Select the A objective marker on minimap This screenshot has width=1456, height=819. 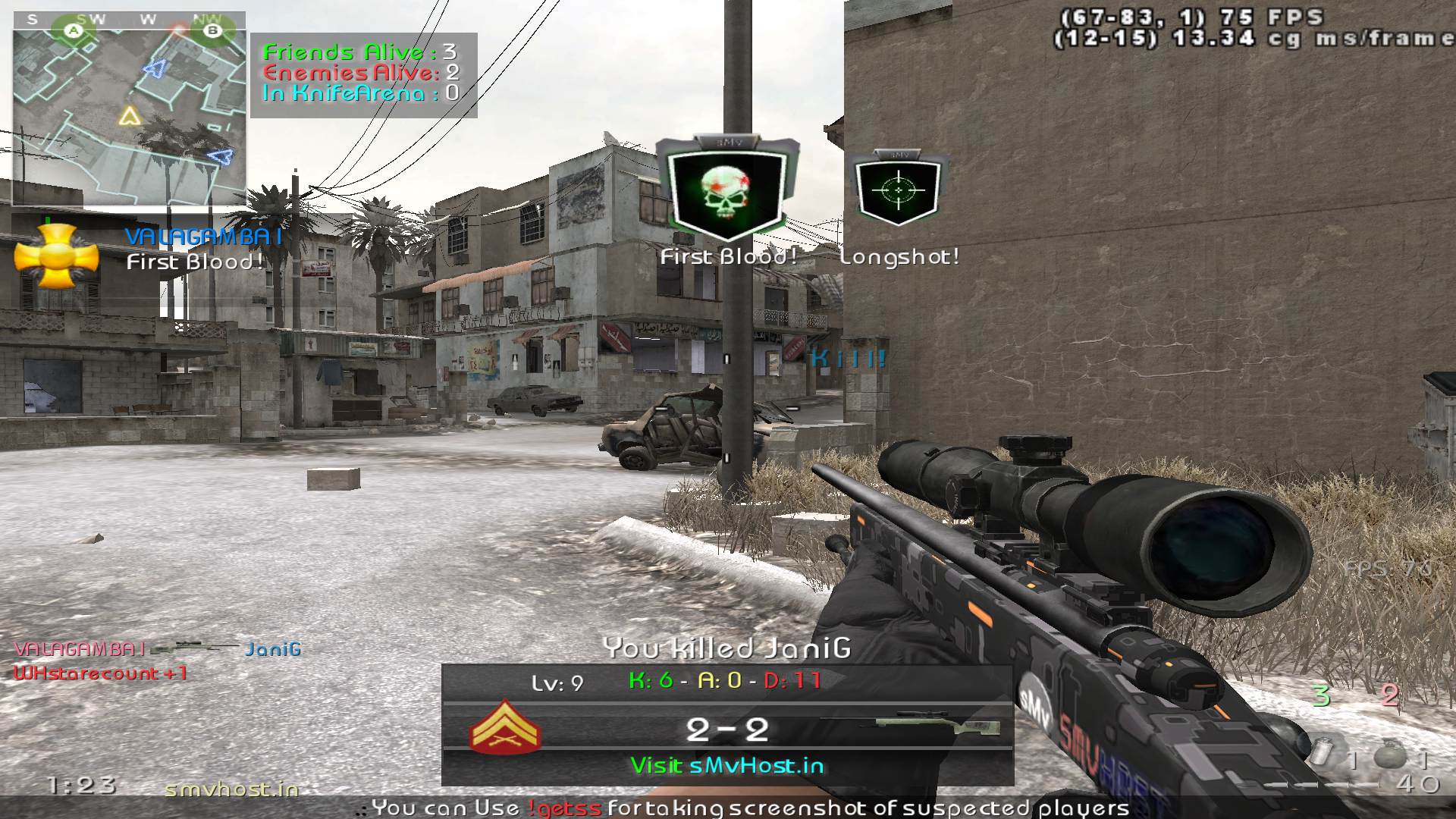pos(74,30)
